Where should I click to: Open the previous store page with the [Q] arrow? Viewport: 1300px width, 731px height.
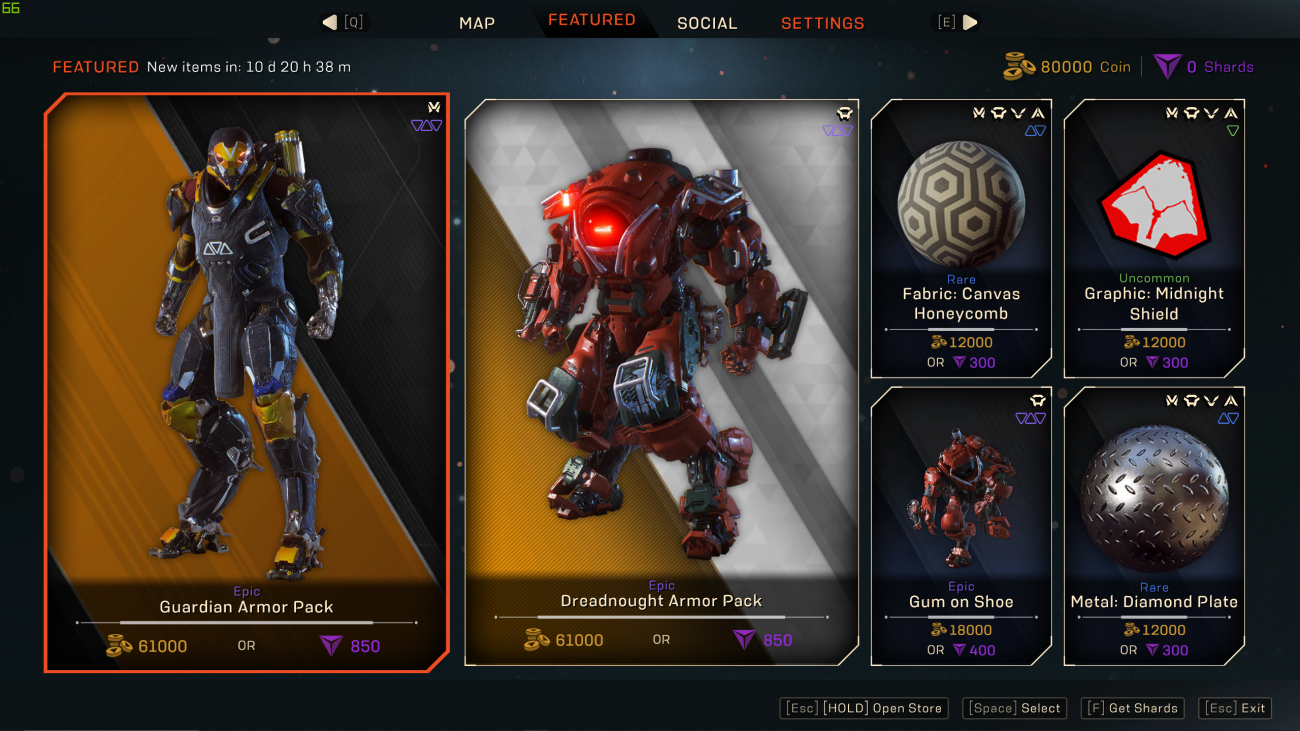pyautogui.click(x=328, y=20)
